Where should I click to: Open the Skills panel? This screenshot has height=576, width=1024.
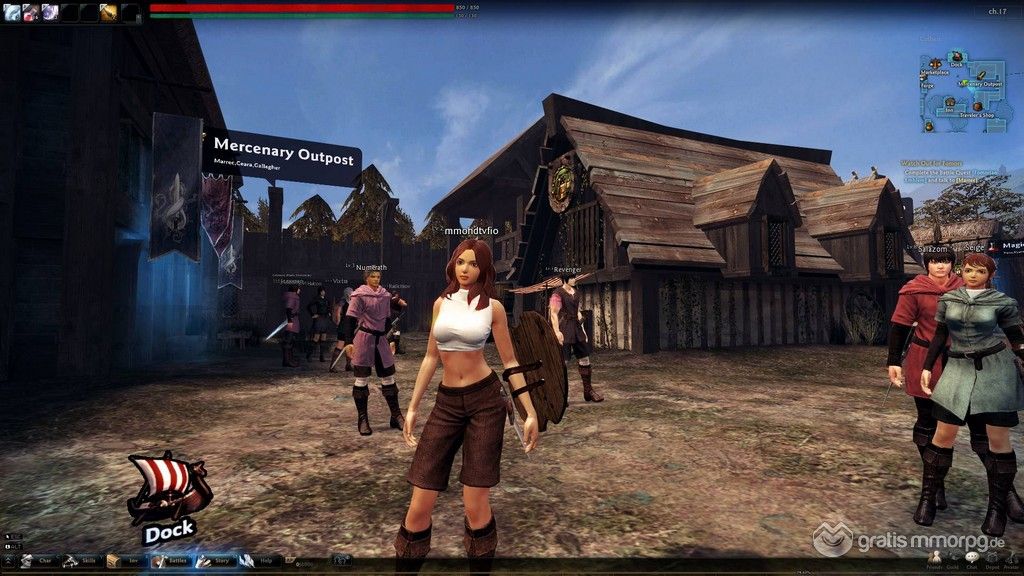[82, 561]
